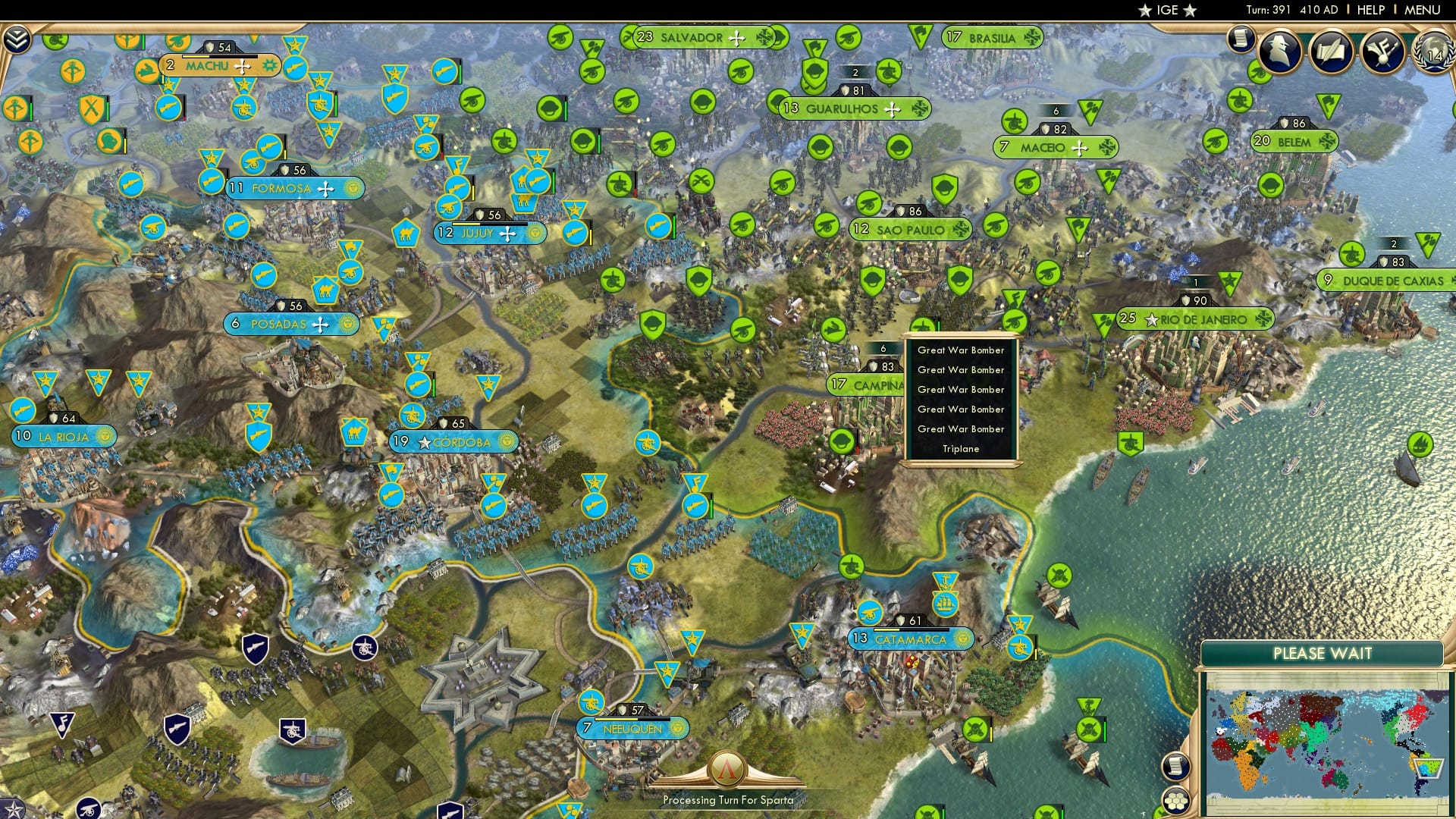Open the Rio de Janeiro city banner

(1197, 319)
